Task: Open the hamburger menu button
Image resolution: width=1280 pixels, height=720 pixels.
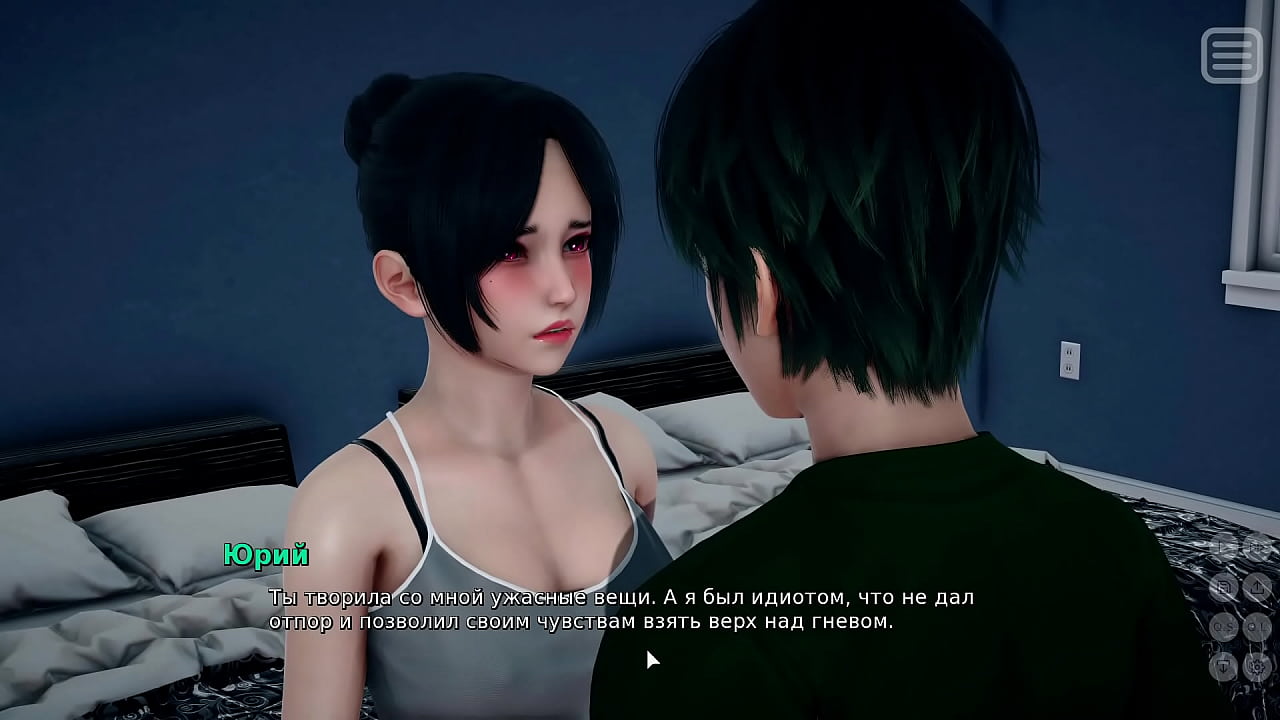Action: tap(1231, 55)
